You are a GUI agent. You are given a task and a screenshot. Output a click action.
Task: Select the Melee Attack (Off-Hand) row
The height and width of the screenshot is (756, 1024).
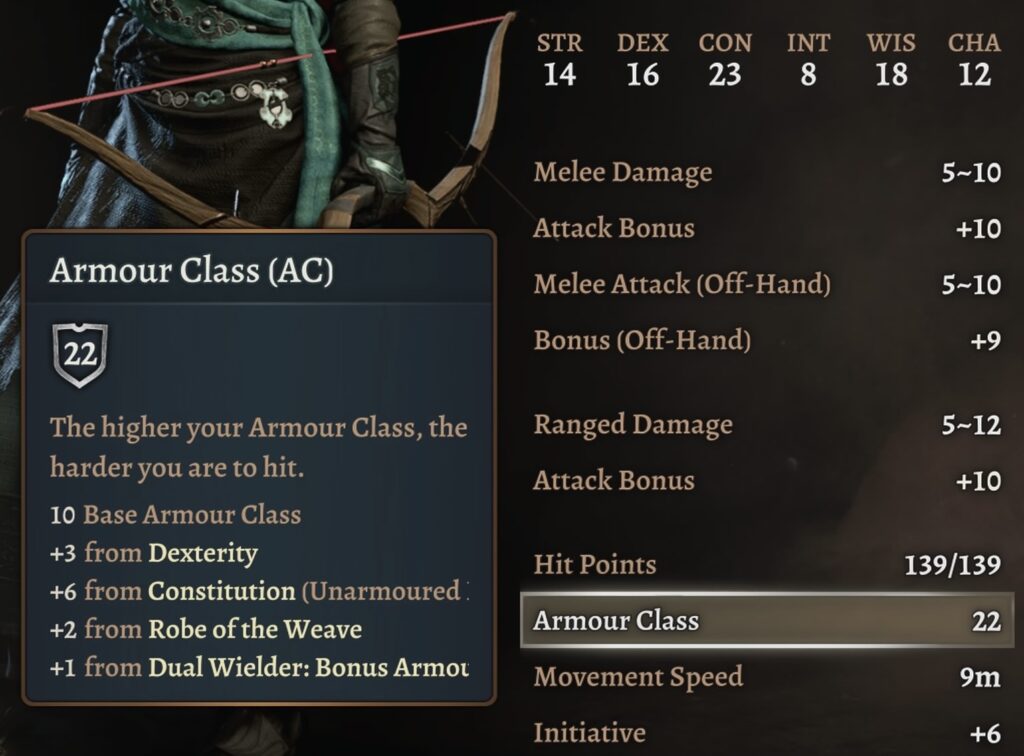[x=766, y=285]
